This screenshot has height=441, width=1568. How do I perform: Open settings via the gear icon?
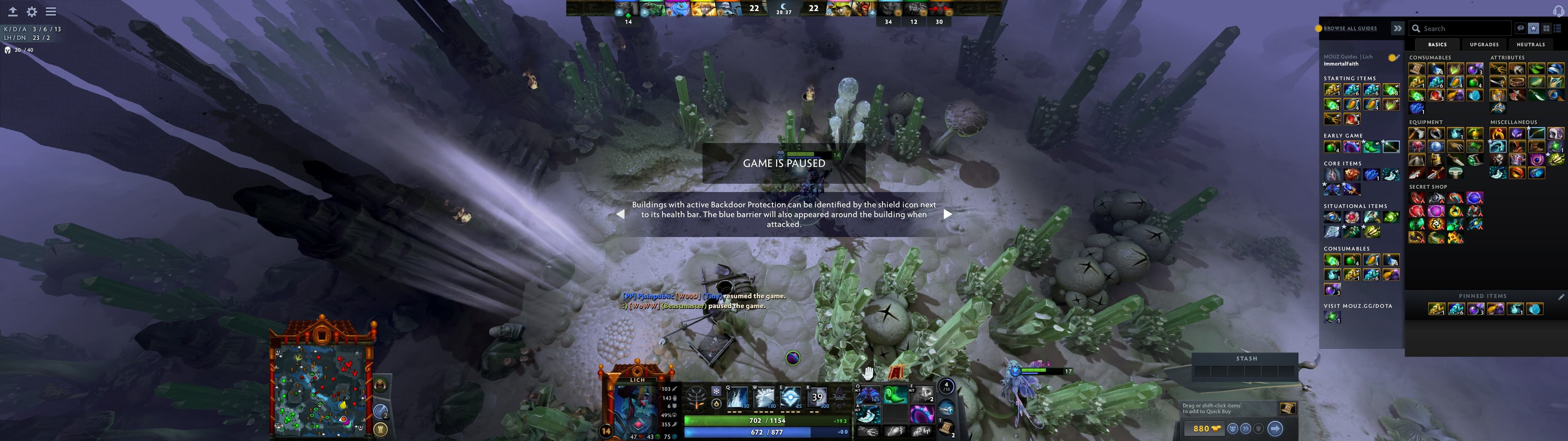click(x=32, y=11)
